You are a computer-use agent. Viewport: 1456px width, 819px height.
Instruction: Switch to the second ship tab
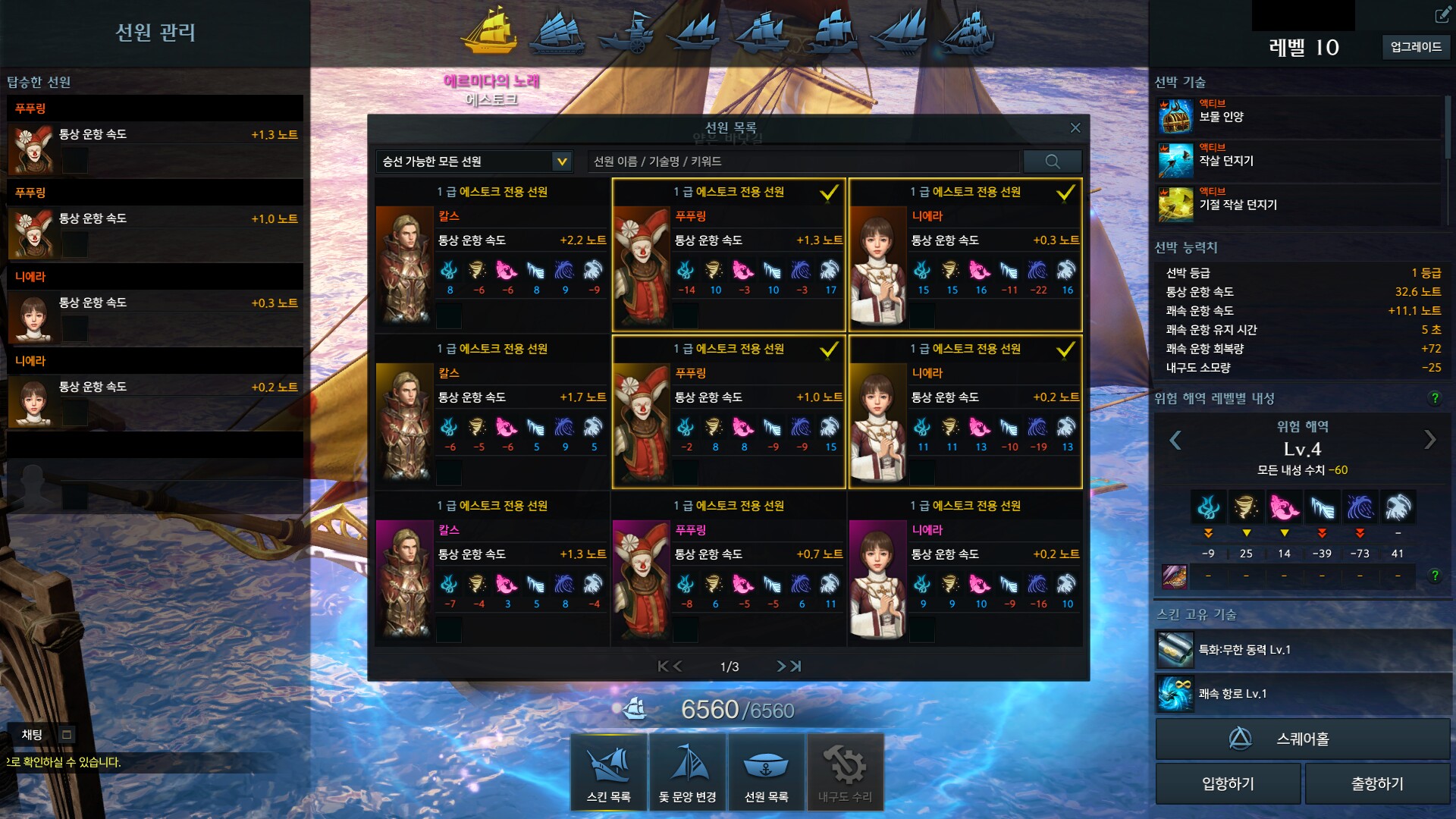(559, 32)
